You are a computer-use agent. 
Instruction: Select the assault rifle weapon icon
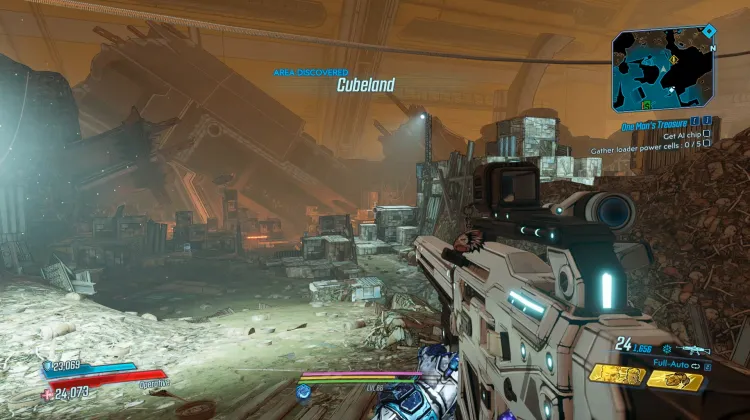click(x=696, y=351)
